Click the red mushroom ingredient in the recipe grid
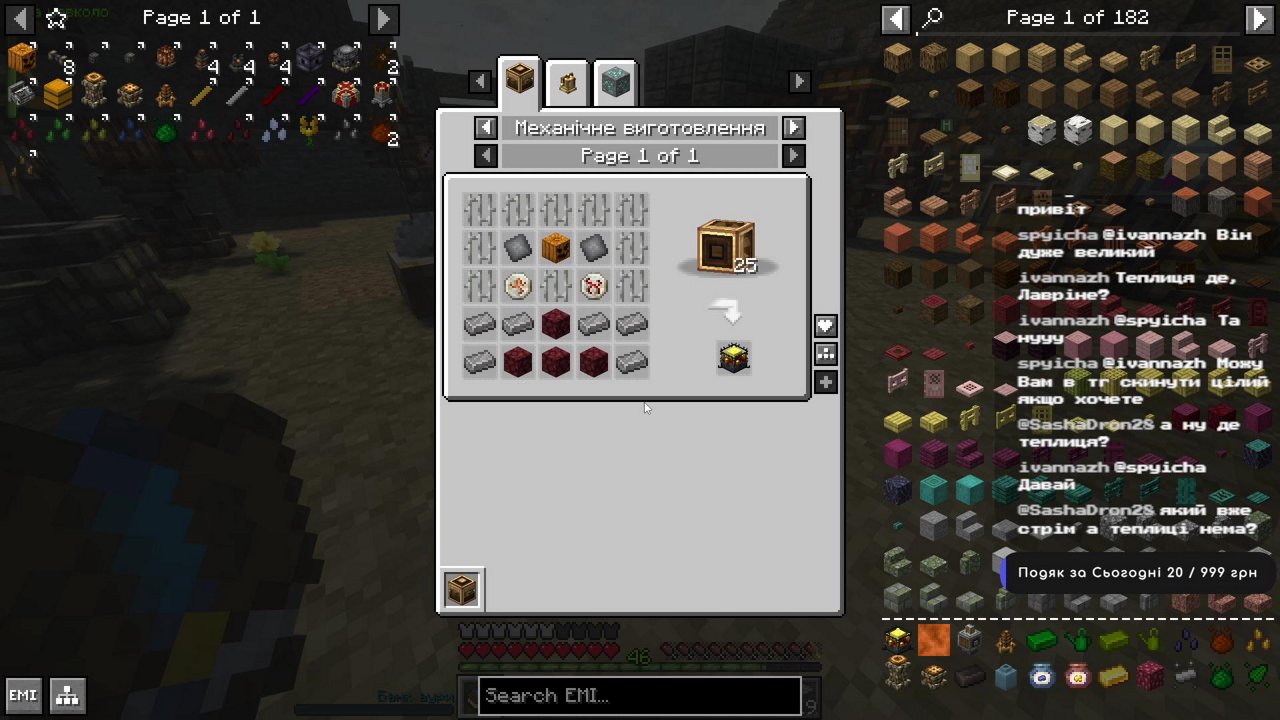This screenshot has width=1280, height=720. coord(593,286)
